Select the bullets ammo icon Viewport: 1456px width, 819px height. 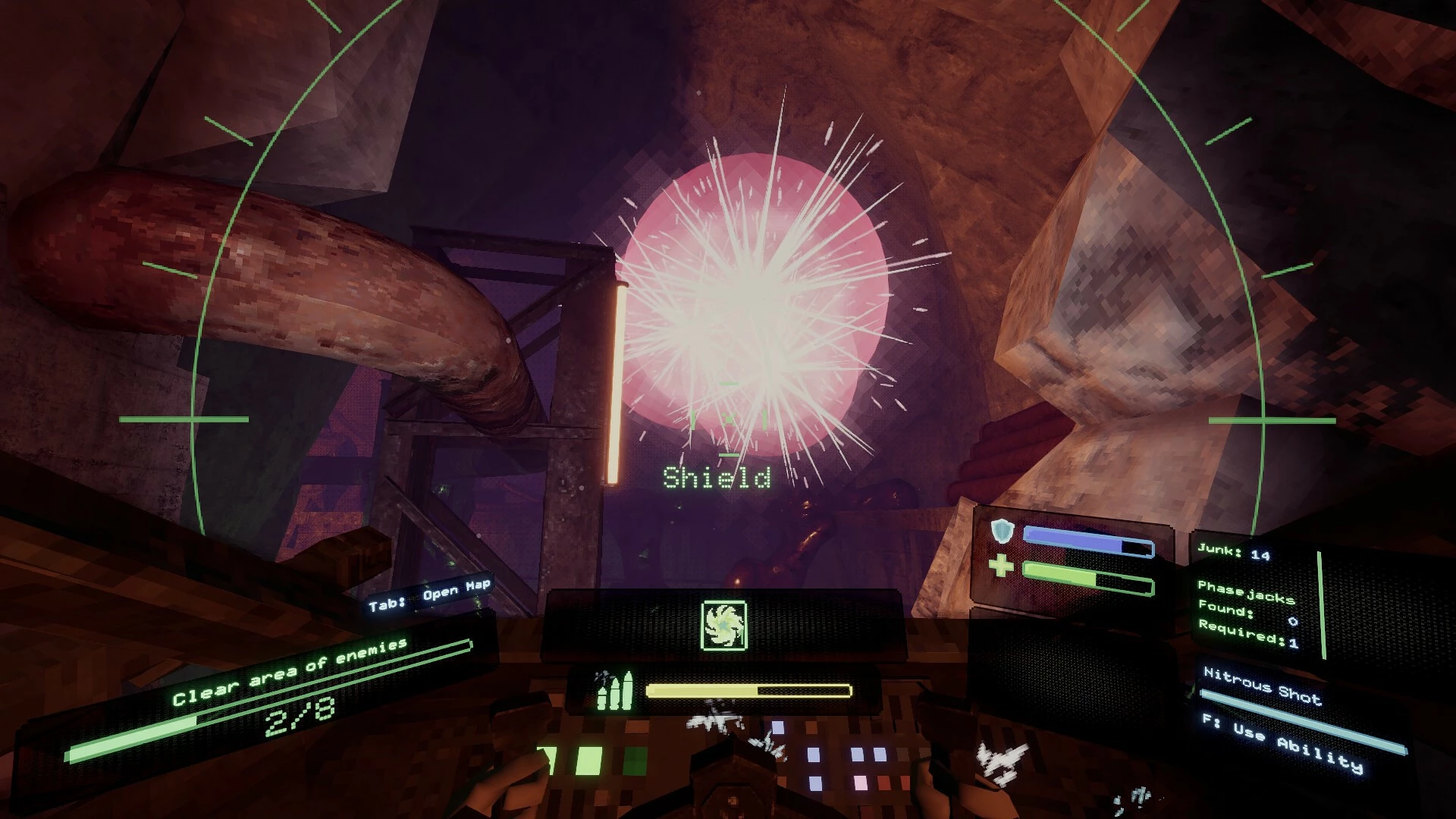pos(613,690)
